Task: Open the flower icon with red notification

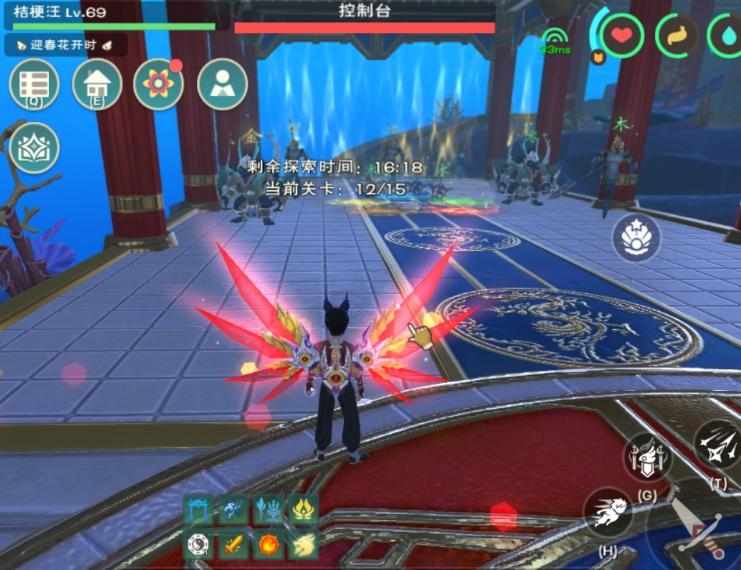Action: click(159, 83)
